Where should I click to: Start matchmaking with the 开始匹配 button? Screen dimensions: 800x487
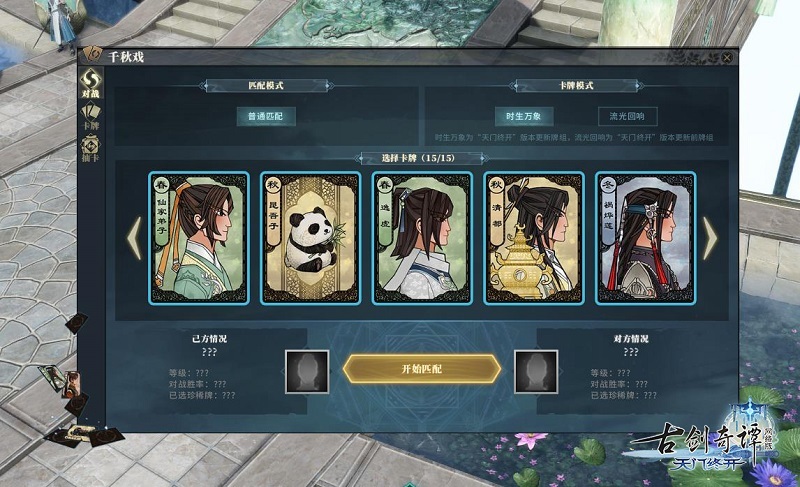tap(421, 368)
